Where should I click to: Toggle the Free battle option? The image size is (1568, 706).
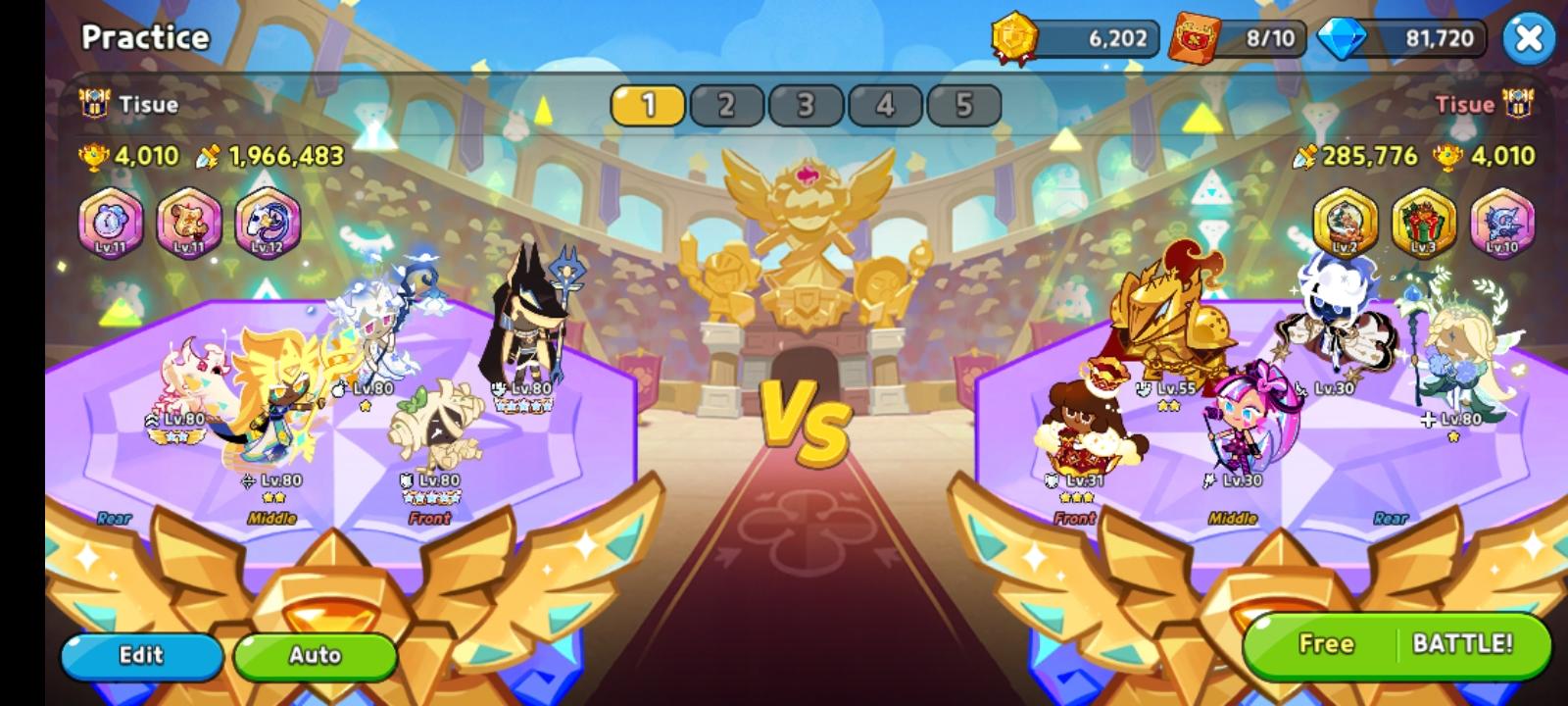1326,644
